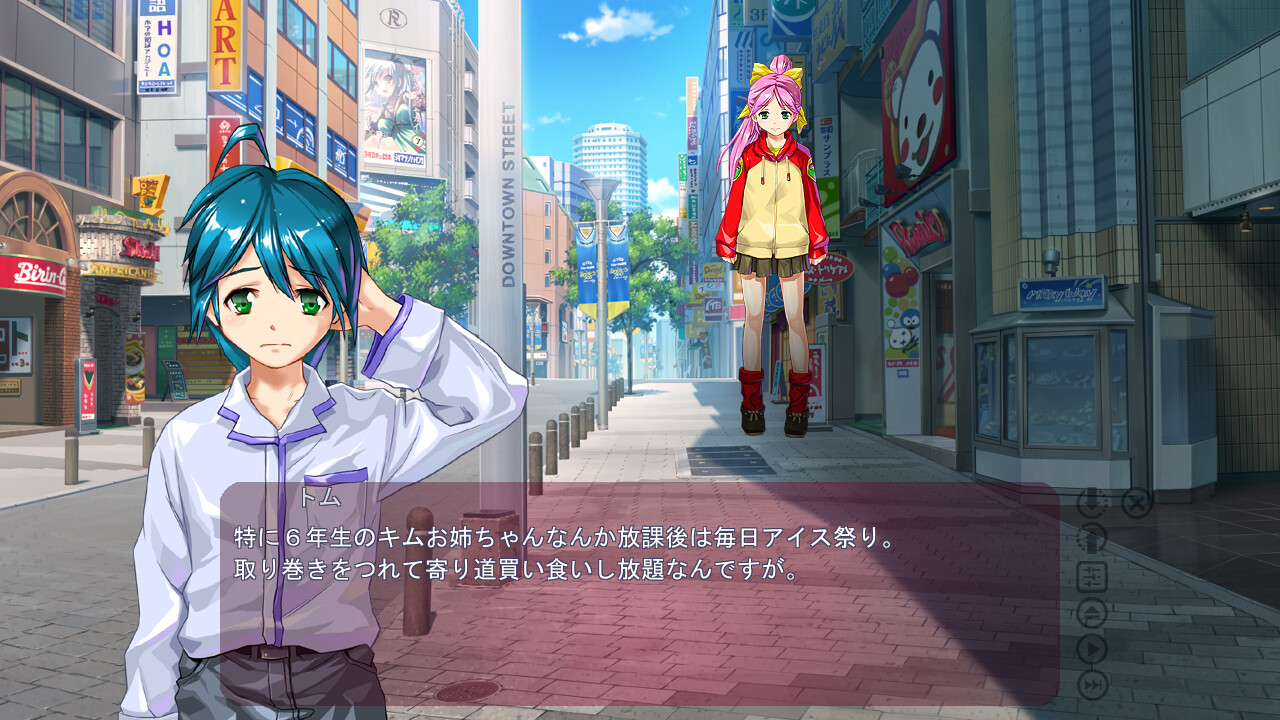The height and width of the screenshot is (720, 1280).
Task: Click the X button to hide the message window
Action: click(x=1136, y=502)
